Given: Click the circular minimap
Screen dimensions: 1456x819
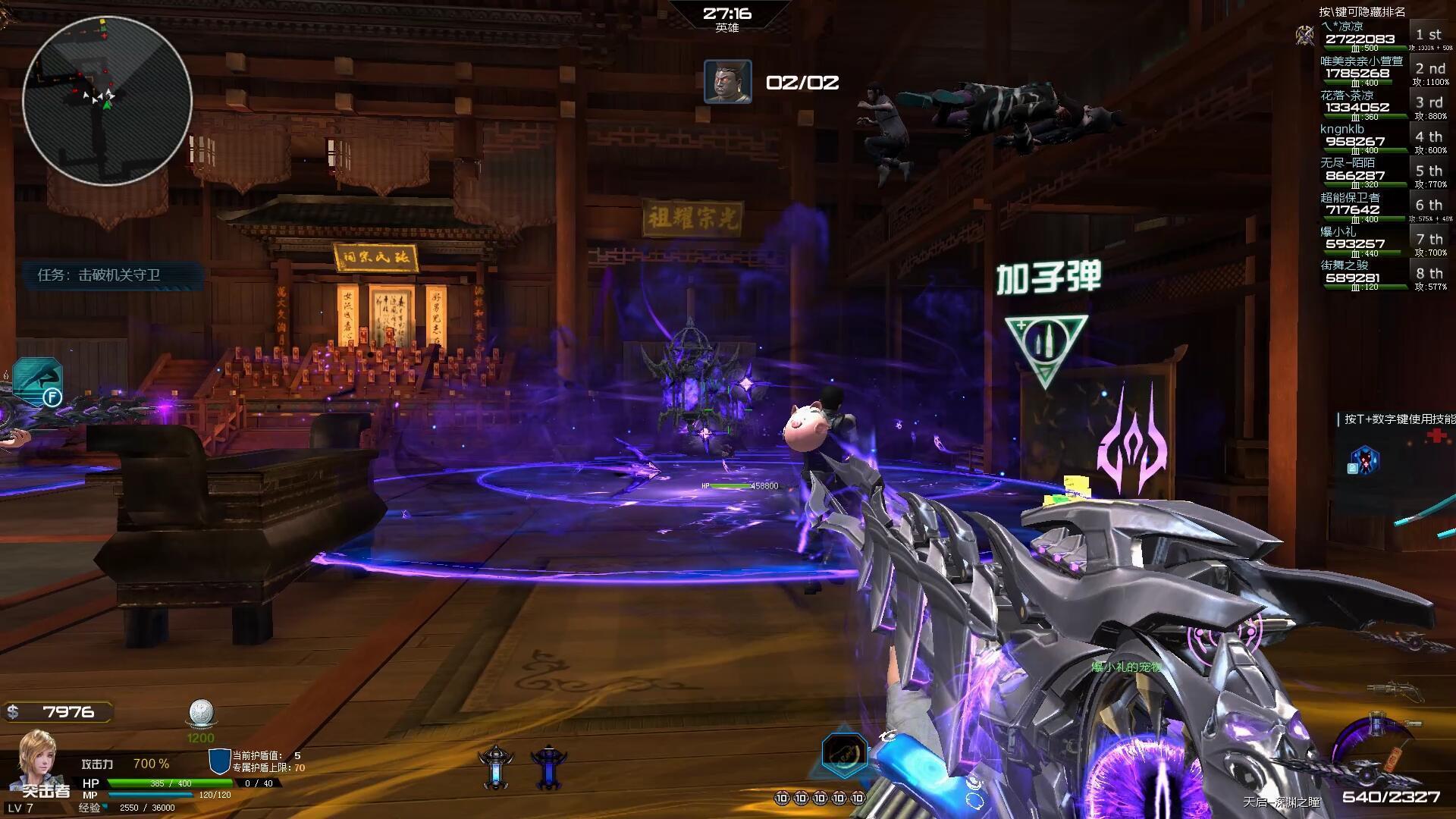Looking at the screenshot, I should tap(107, 100).
